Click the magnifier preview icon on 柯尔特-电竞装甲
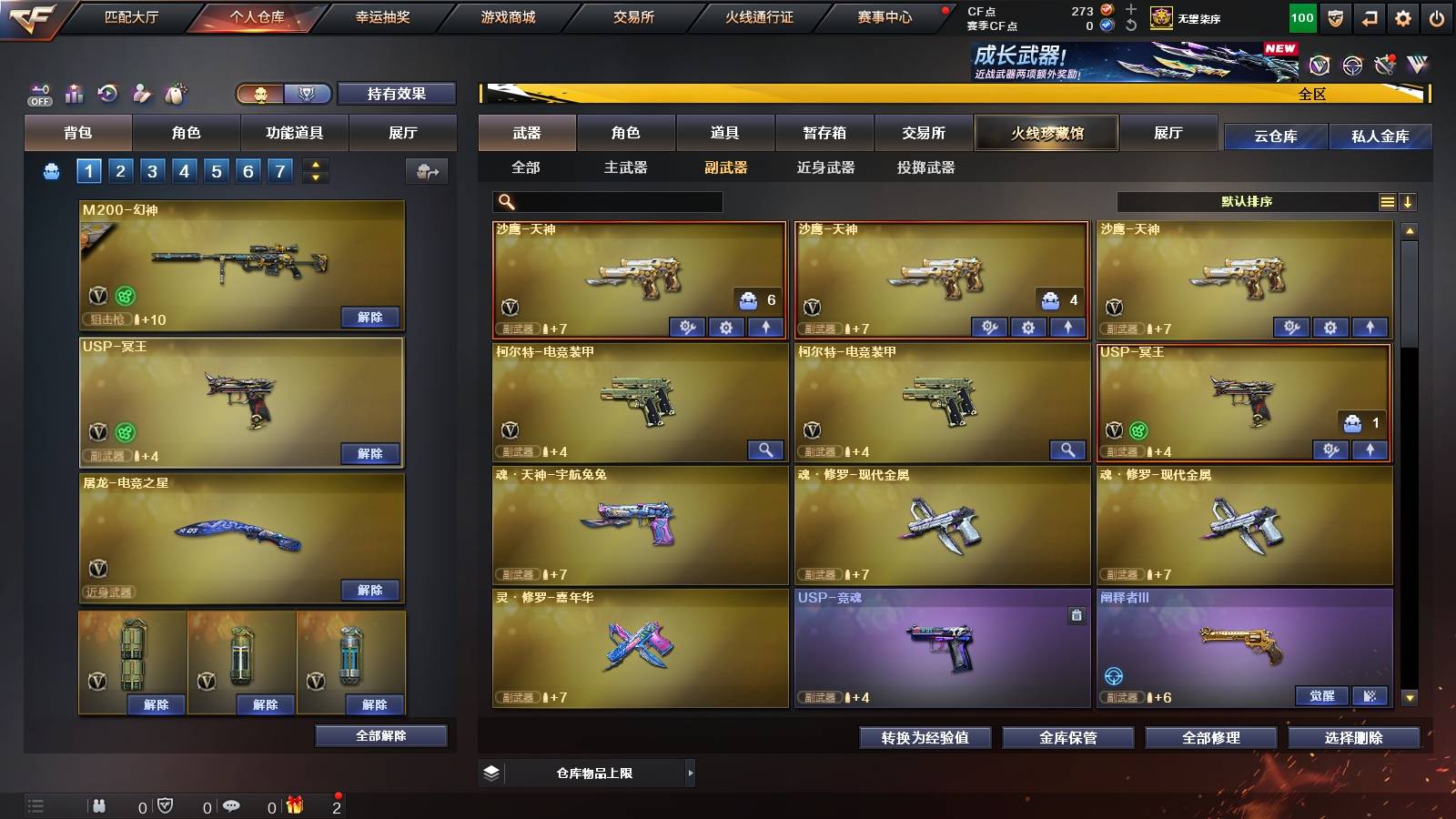 pos(766,450)
